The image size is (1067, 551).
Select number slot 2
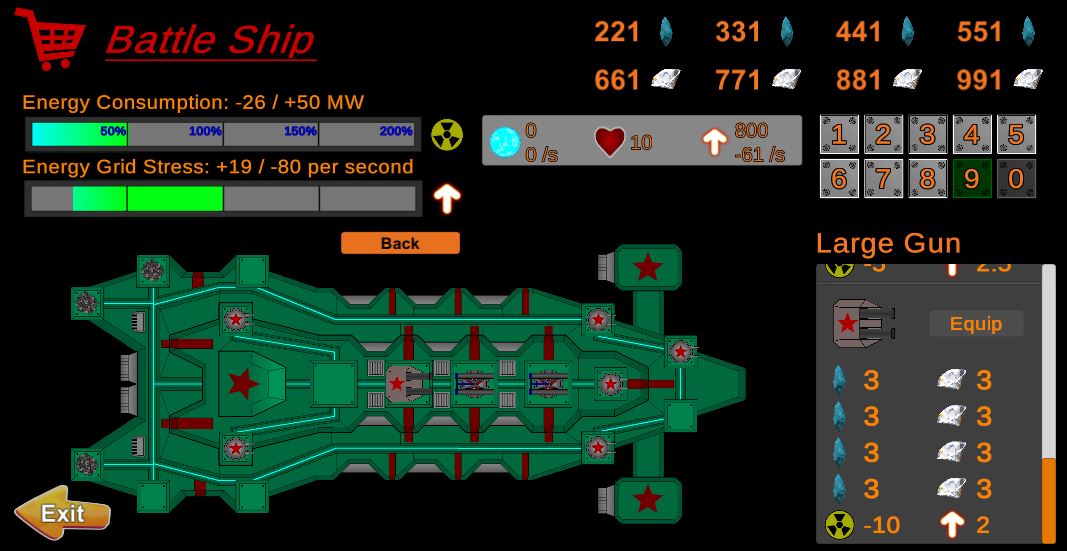(x=883, y=135)
